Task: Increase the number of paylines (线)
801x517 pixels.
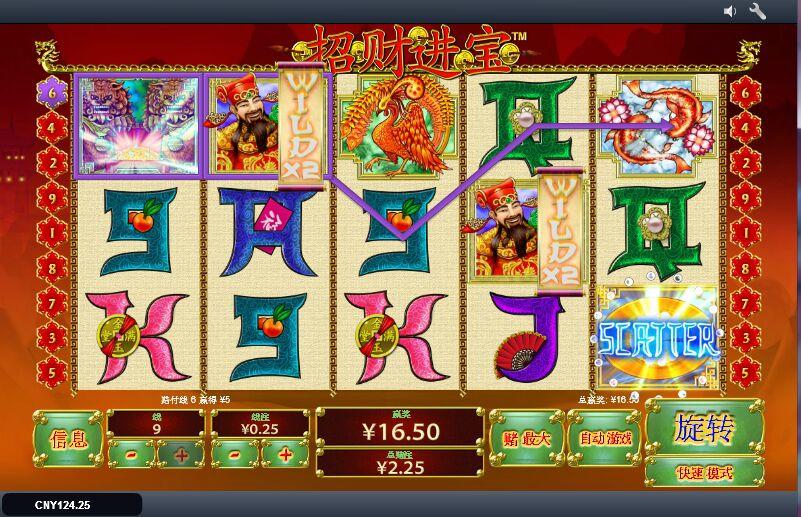Action: pyautogui.click(x=181, y=455)
